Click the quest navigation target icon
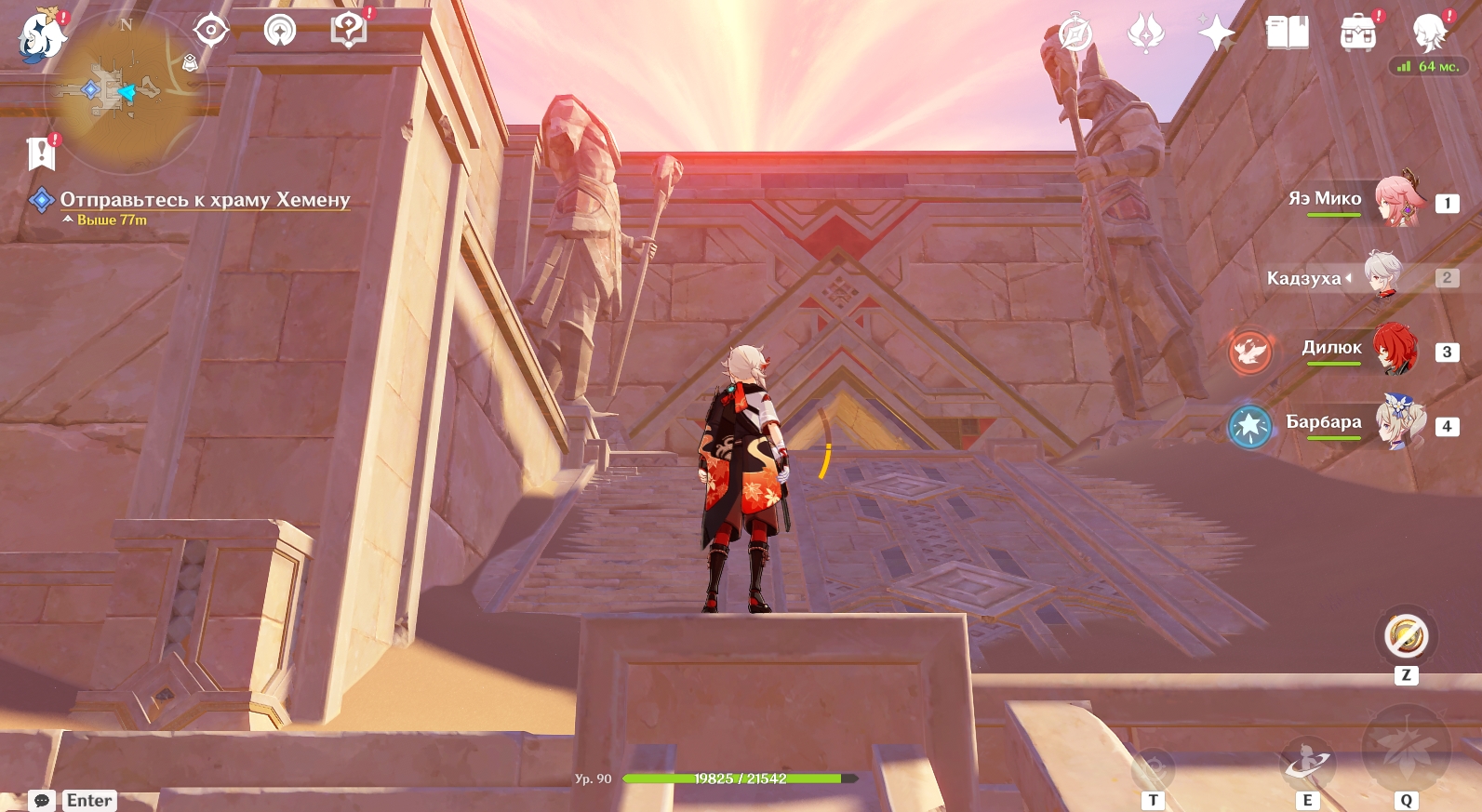1482x812 pixels. point(211,31)
